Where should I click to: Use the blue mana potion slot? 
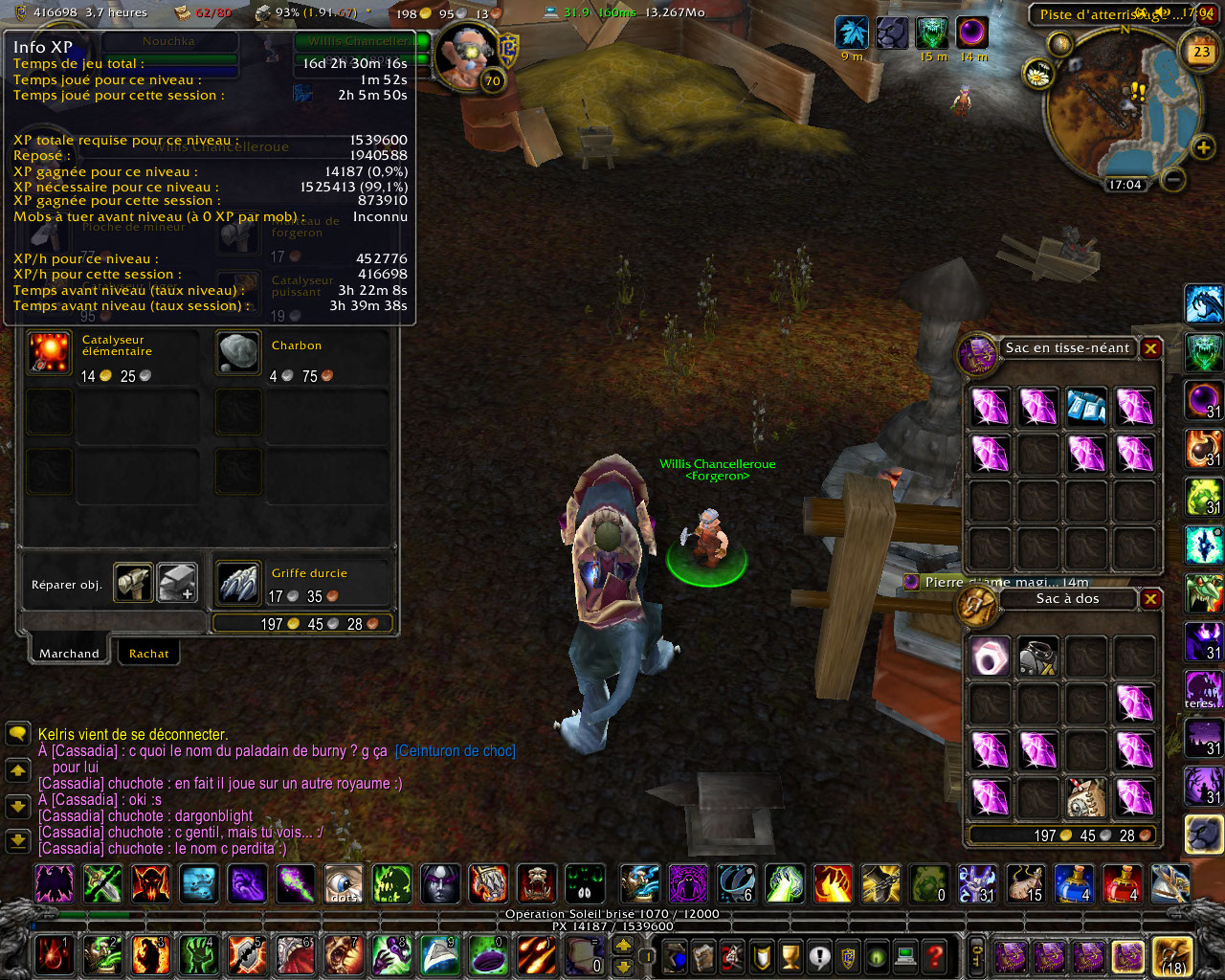tap(1073, 883)
